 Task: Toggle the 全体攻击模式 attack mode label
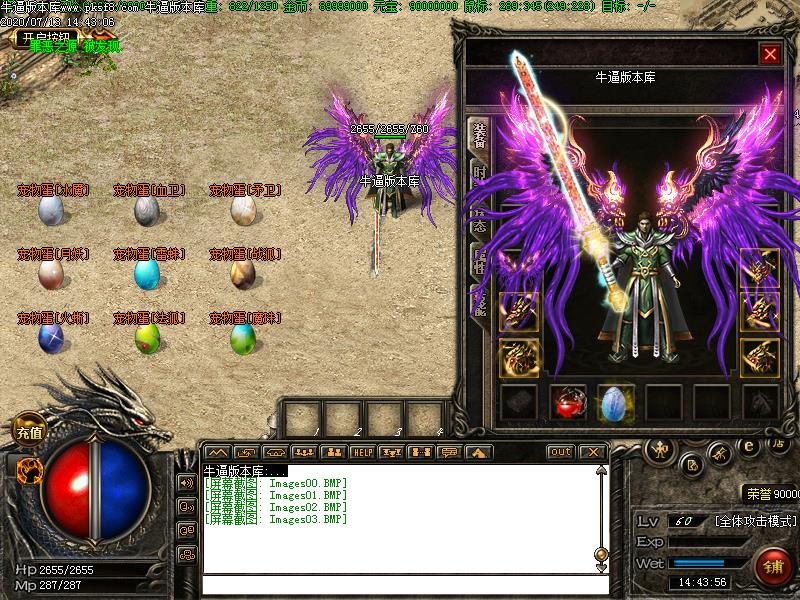755,522
